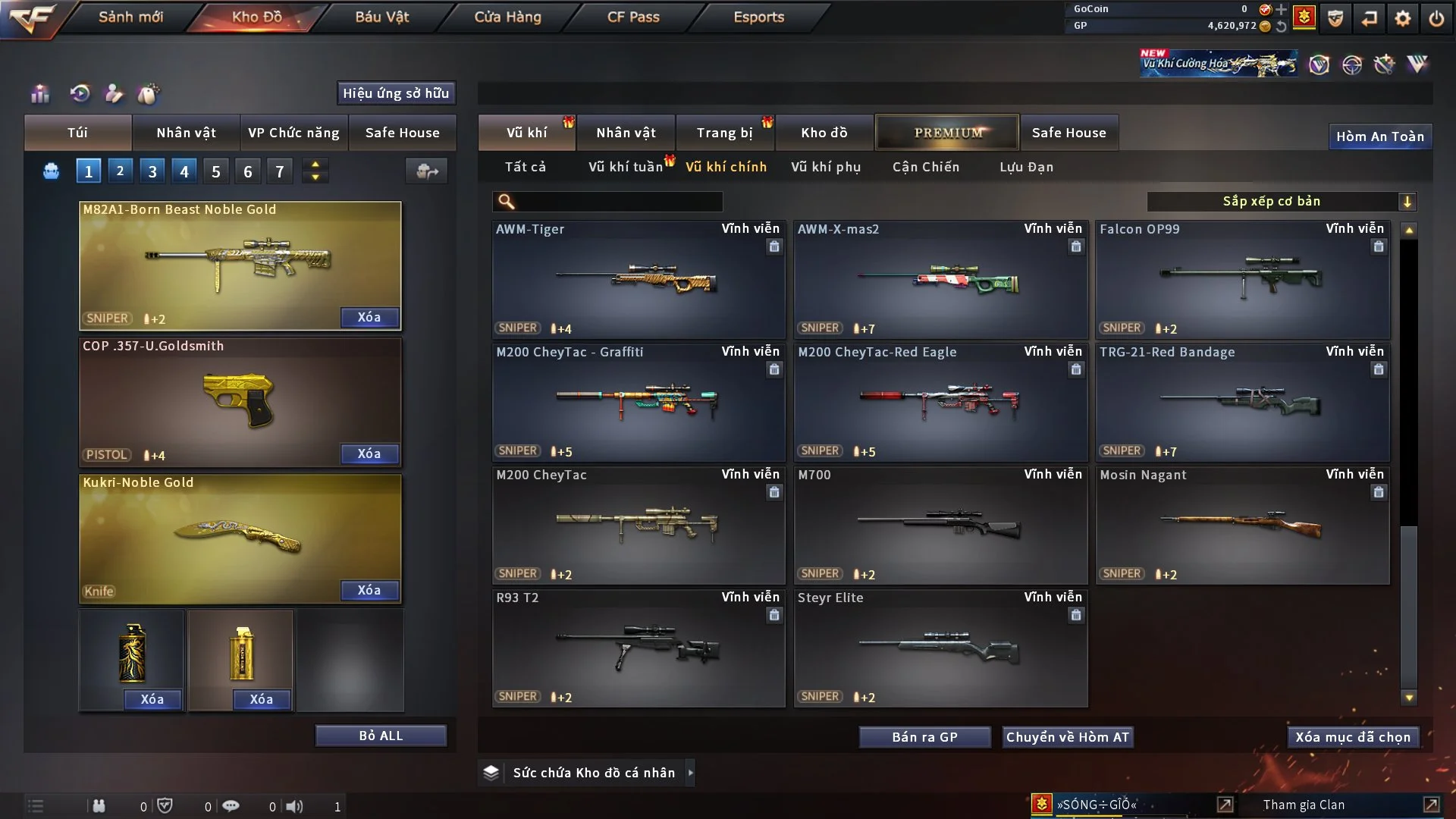Image resolution: width=1456 pixels, height=819 pixels.
Task: Select the AWM-Tiger sniper rifle
Action: pos(638,280)
